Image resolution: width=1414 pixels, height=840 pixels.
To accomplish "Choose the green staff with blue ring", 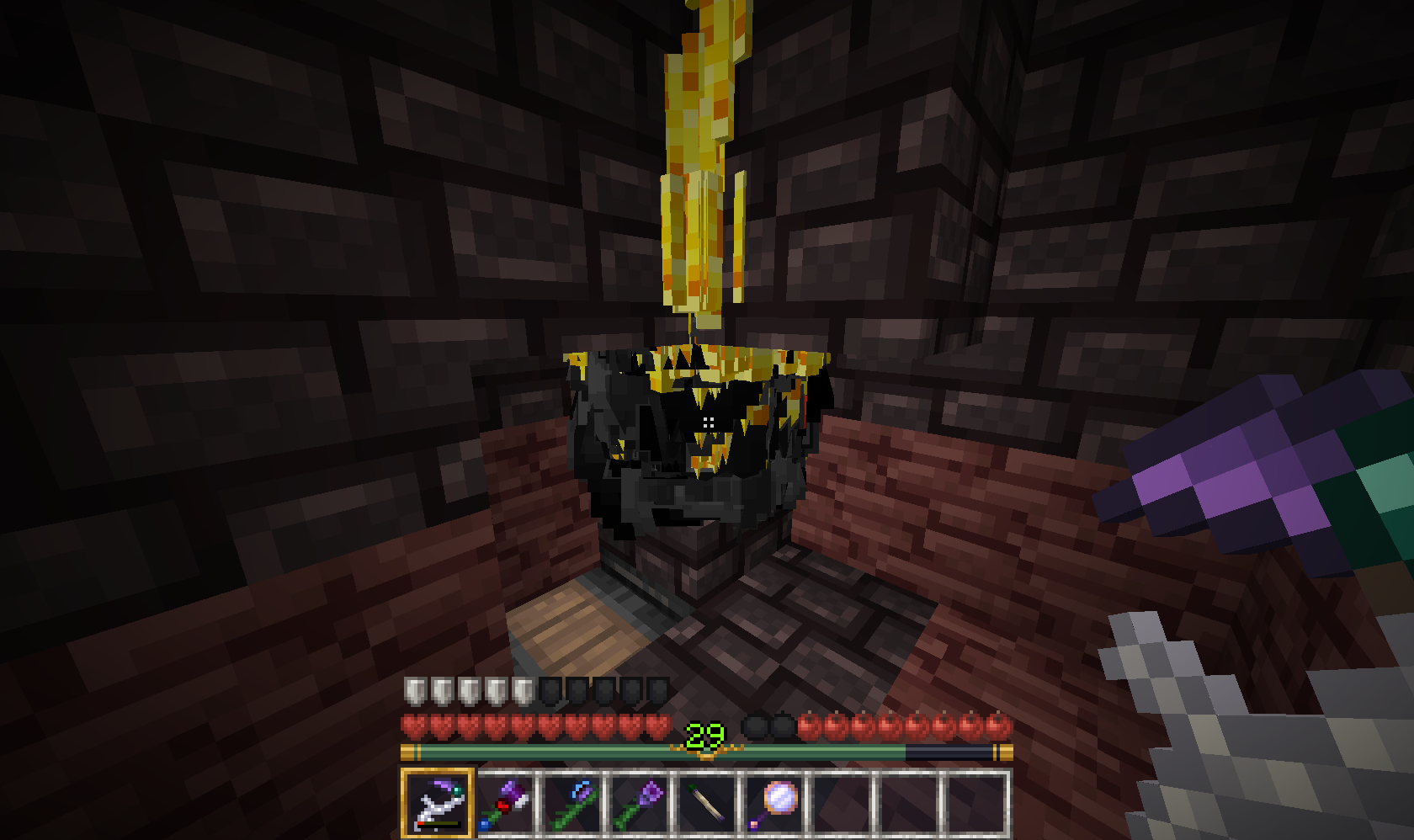I will coord(572,804).
